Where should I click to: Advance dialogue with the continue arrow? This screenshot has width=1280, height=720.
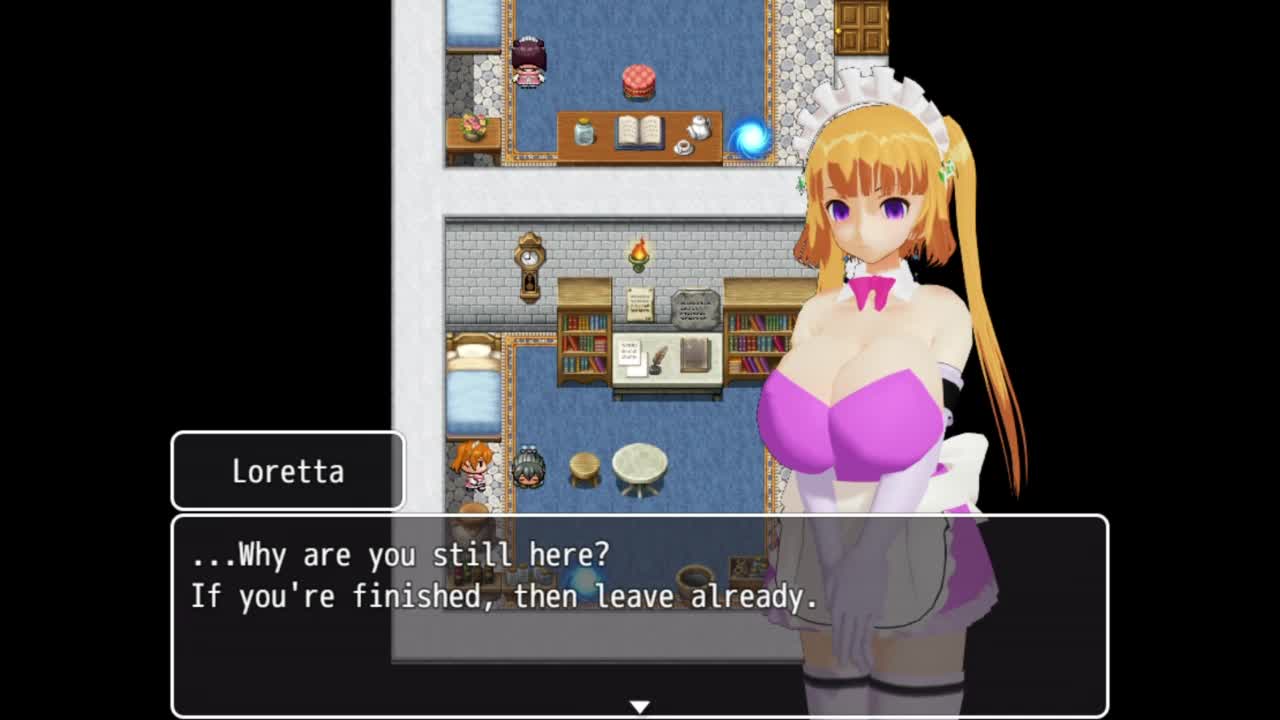click(x=640, y=707)
